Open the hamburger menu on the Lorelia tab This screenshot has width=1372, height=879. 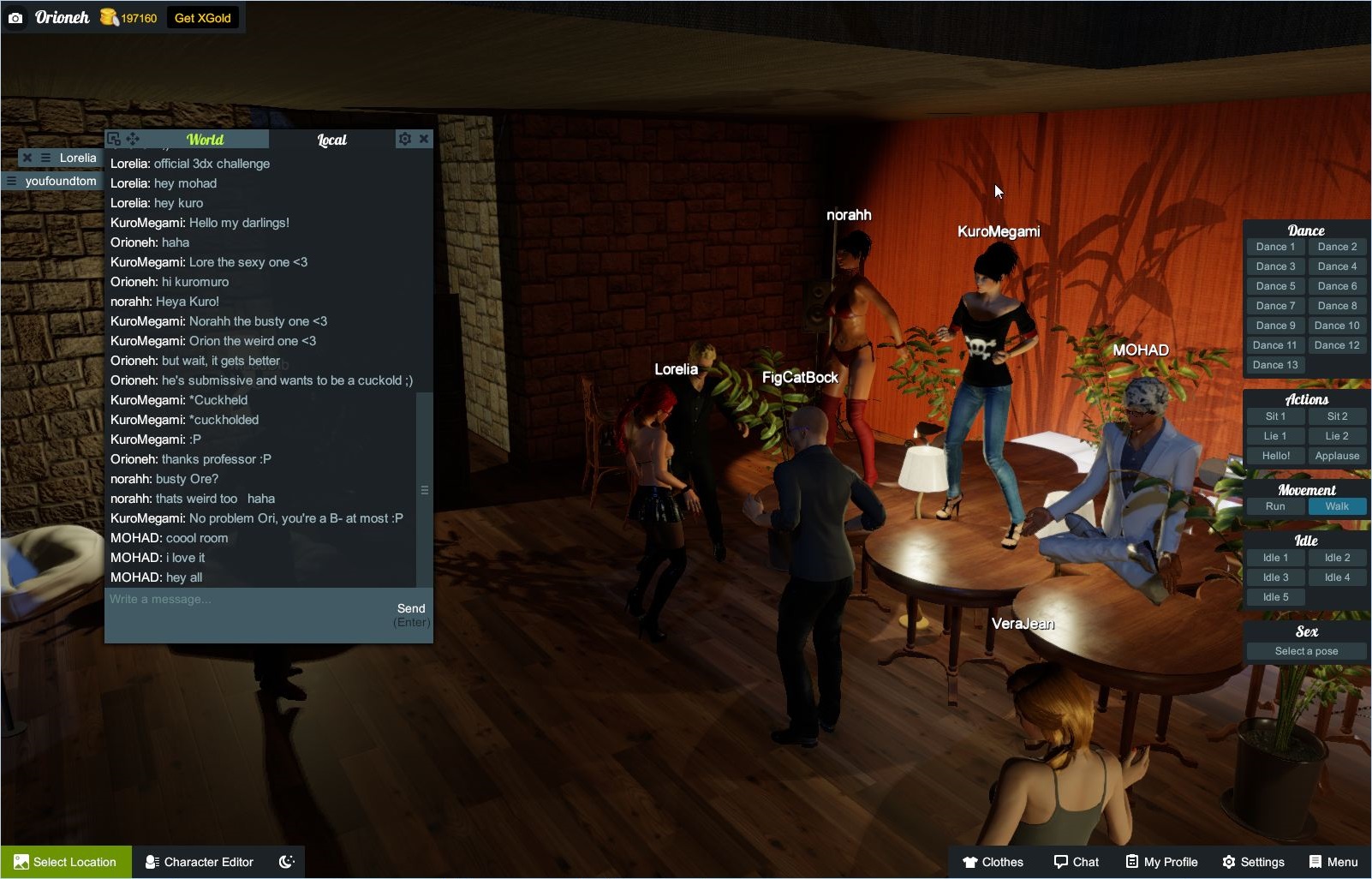[x=45, y=158]
